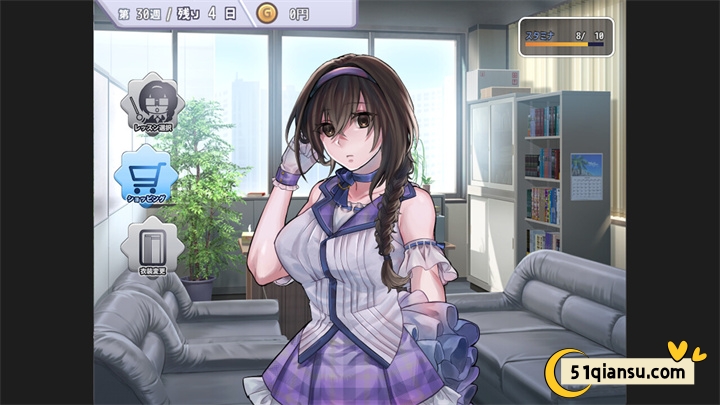Open the costume change (衣装変更) wardrobe
This screenshot has height=405, width=720.
153,247
